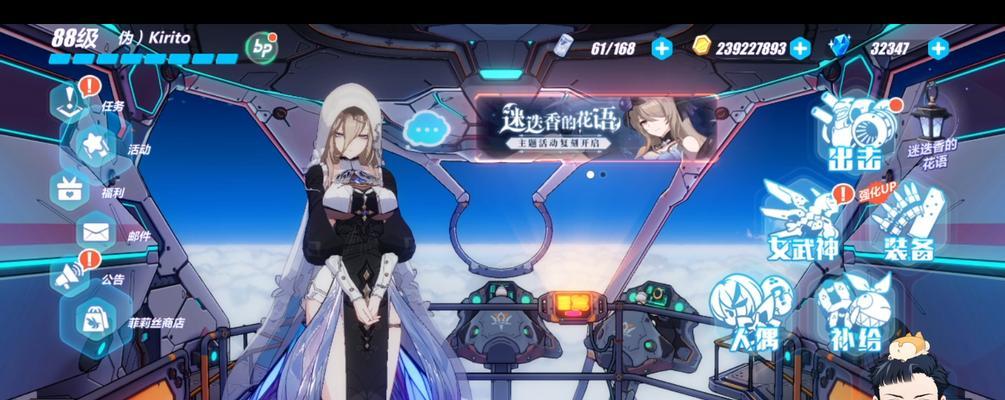Add stamina with the plus button
The width and height of the screenshot is (1005, 400).
point(661,47)
